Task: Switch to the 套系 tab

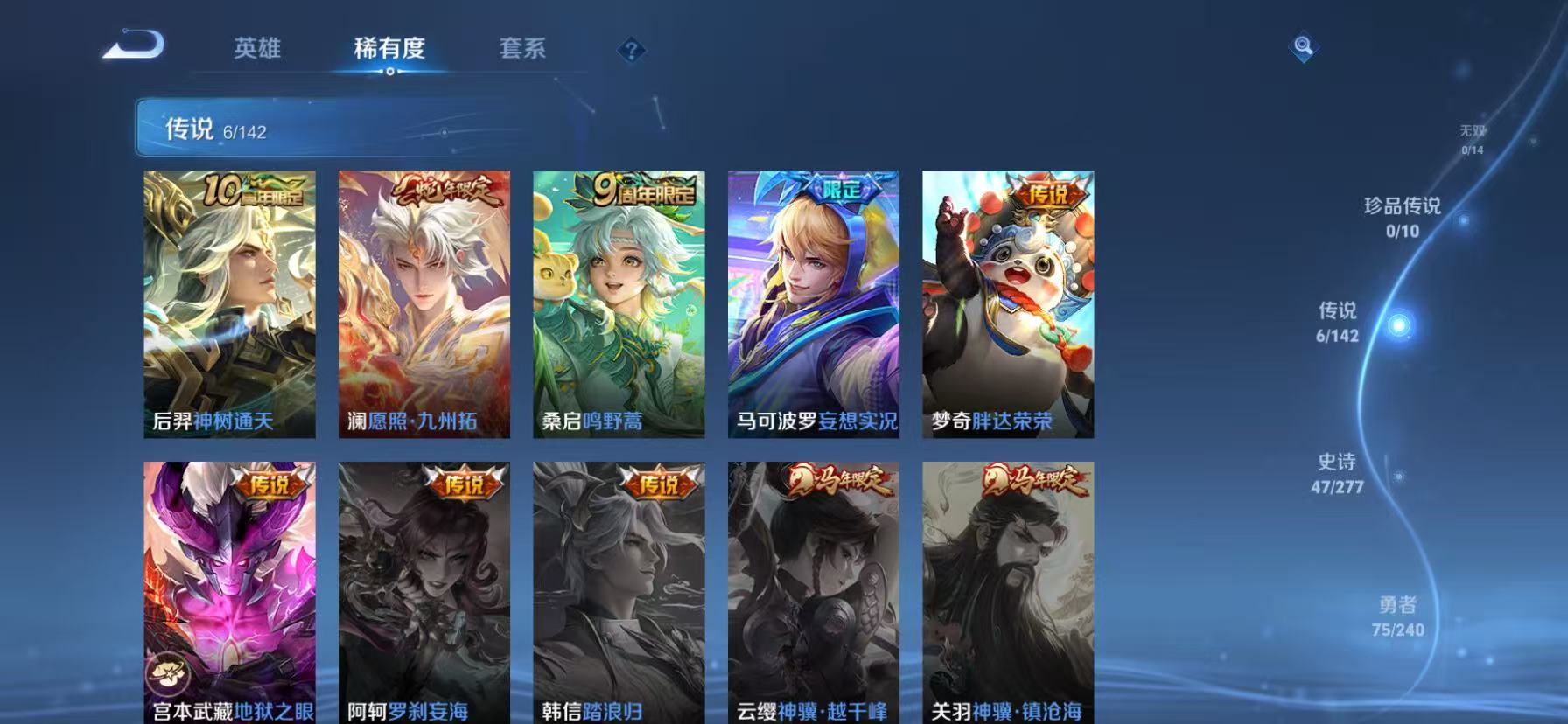Action: point(522,50)
